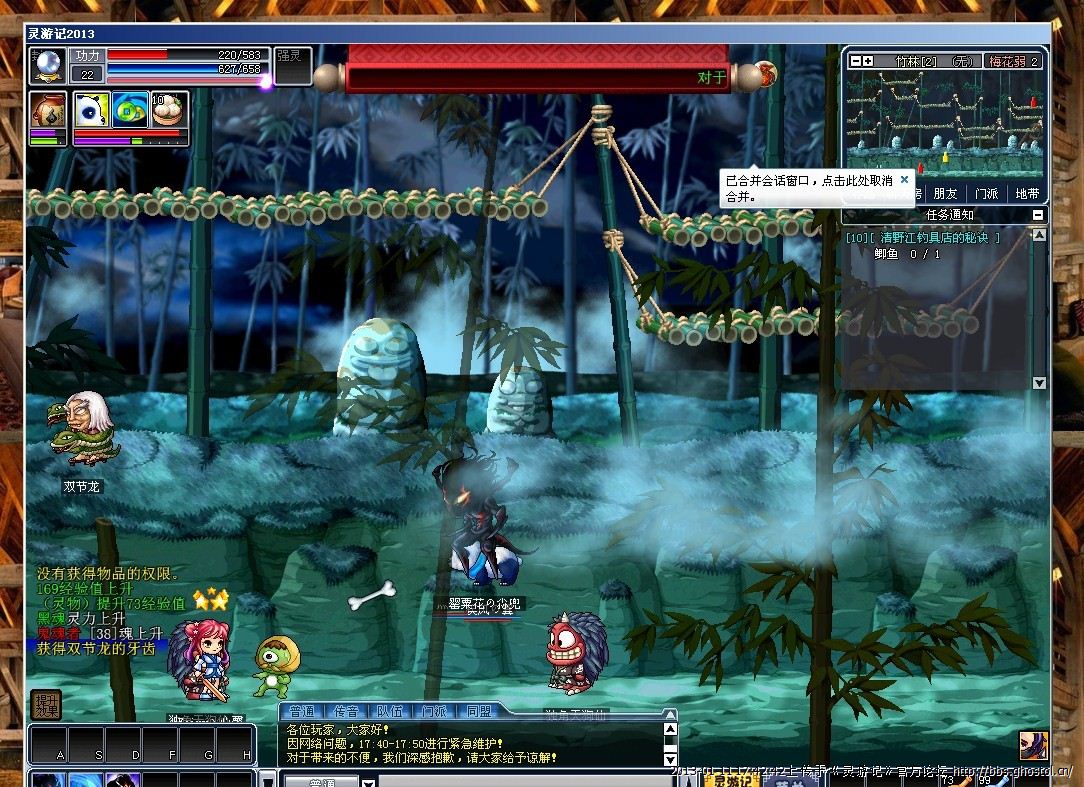Collapse the 任务通知 quest panel
Image resolution: width=1084 pixels, height=787 pixels.
1037,215
